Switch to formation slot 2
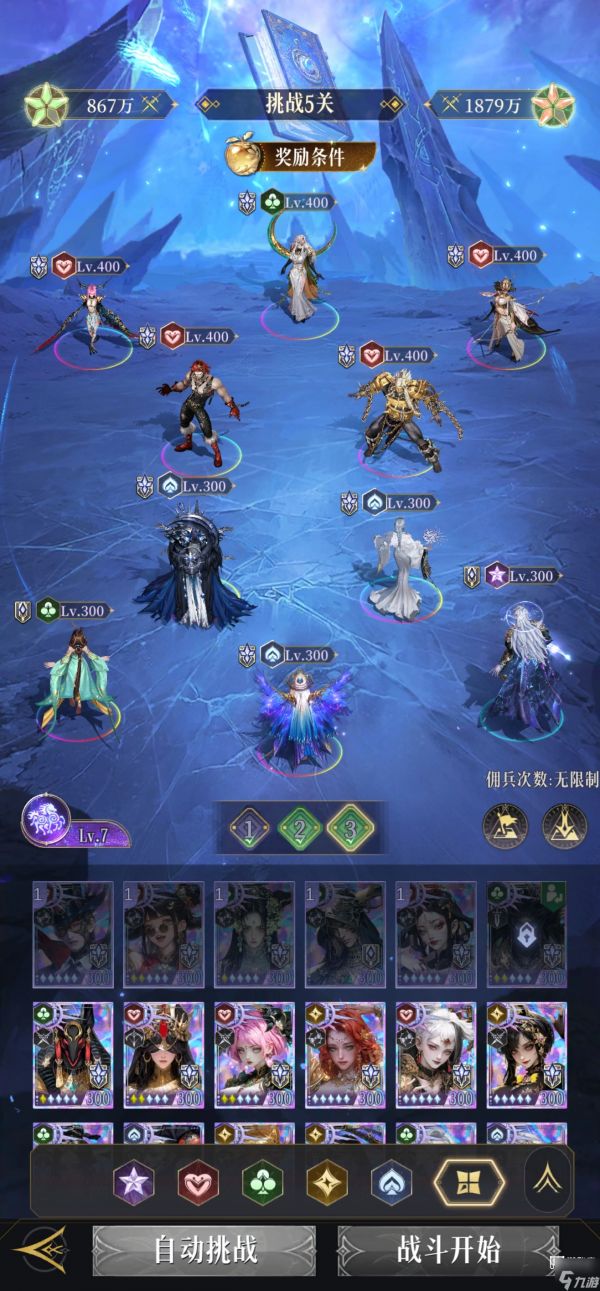 tap(299, 828)
